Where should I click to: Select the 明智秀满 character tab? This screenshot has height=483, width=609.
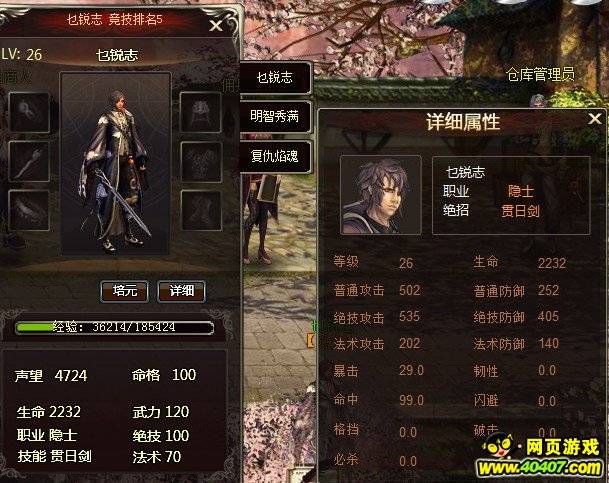point(274,116)
